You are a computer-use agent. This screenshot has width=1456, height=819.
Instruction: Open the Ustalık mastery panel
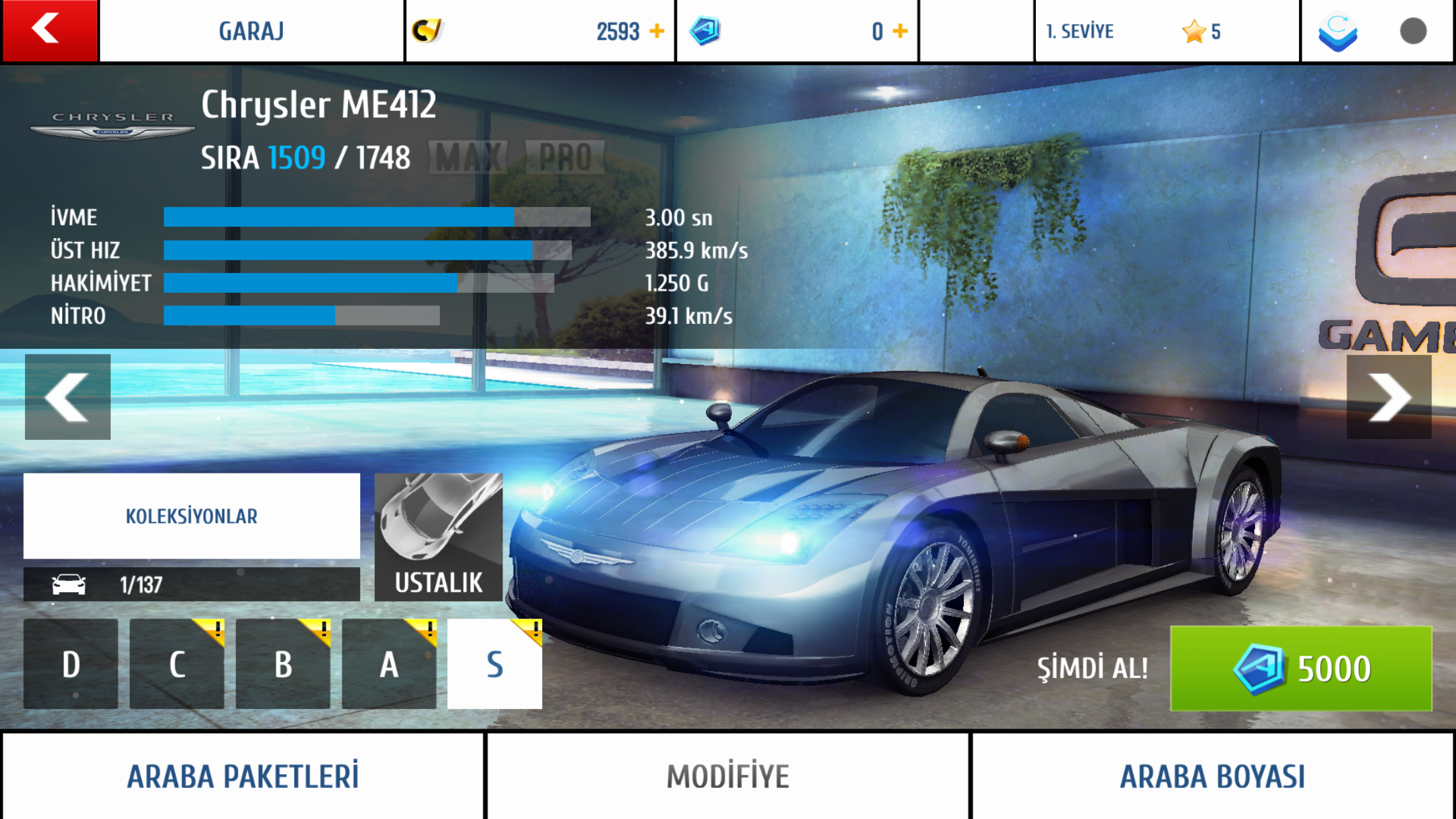[x=439, y=537]
